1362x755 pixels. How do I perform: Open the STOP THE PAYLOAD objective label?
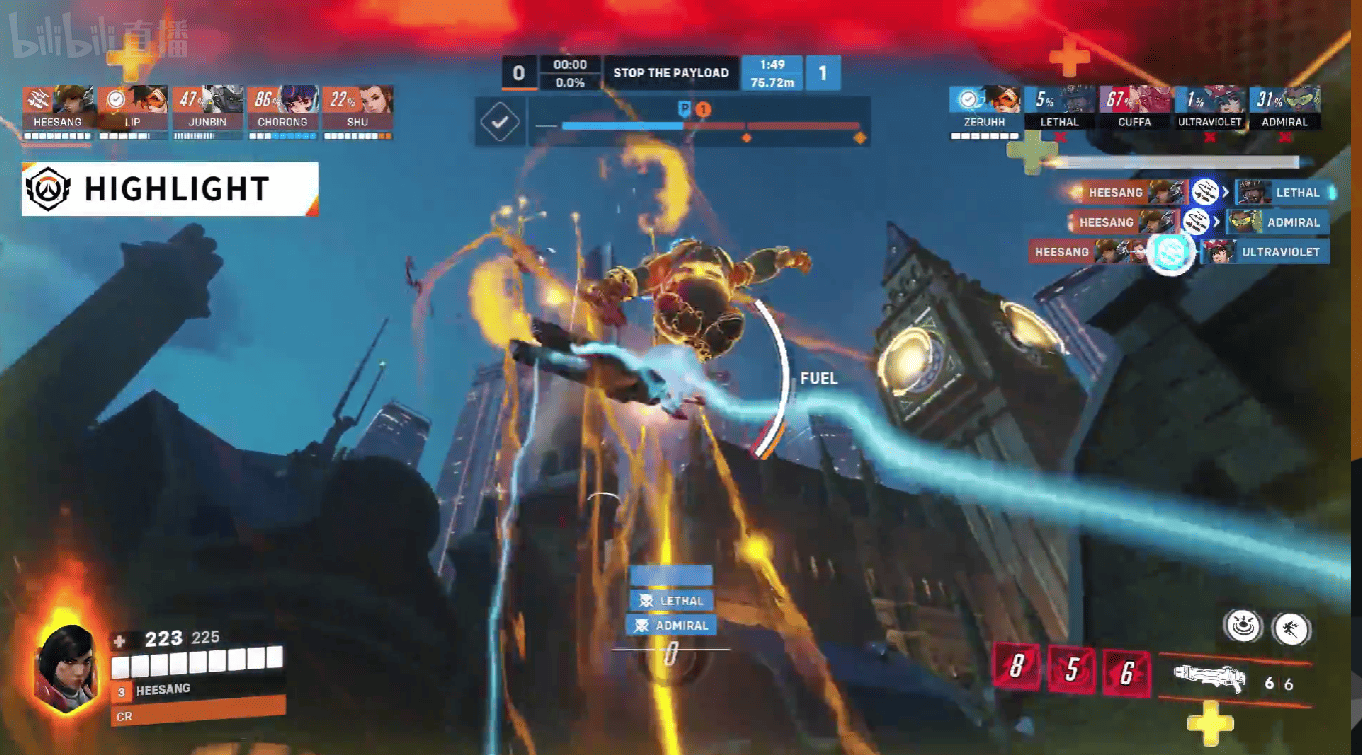[x=671, y=73]
